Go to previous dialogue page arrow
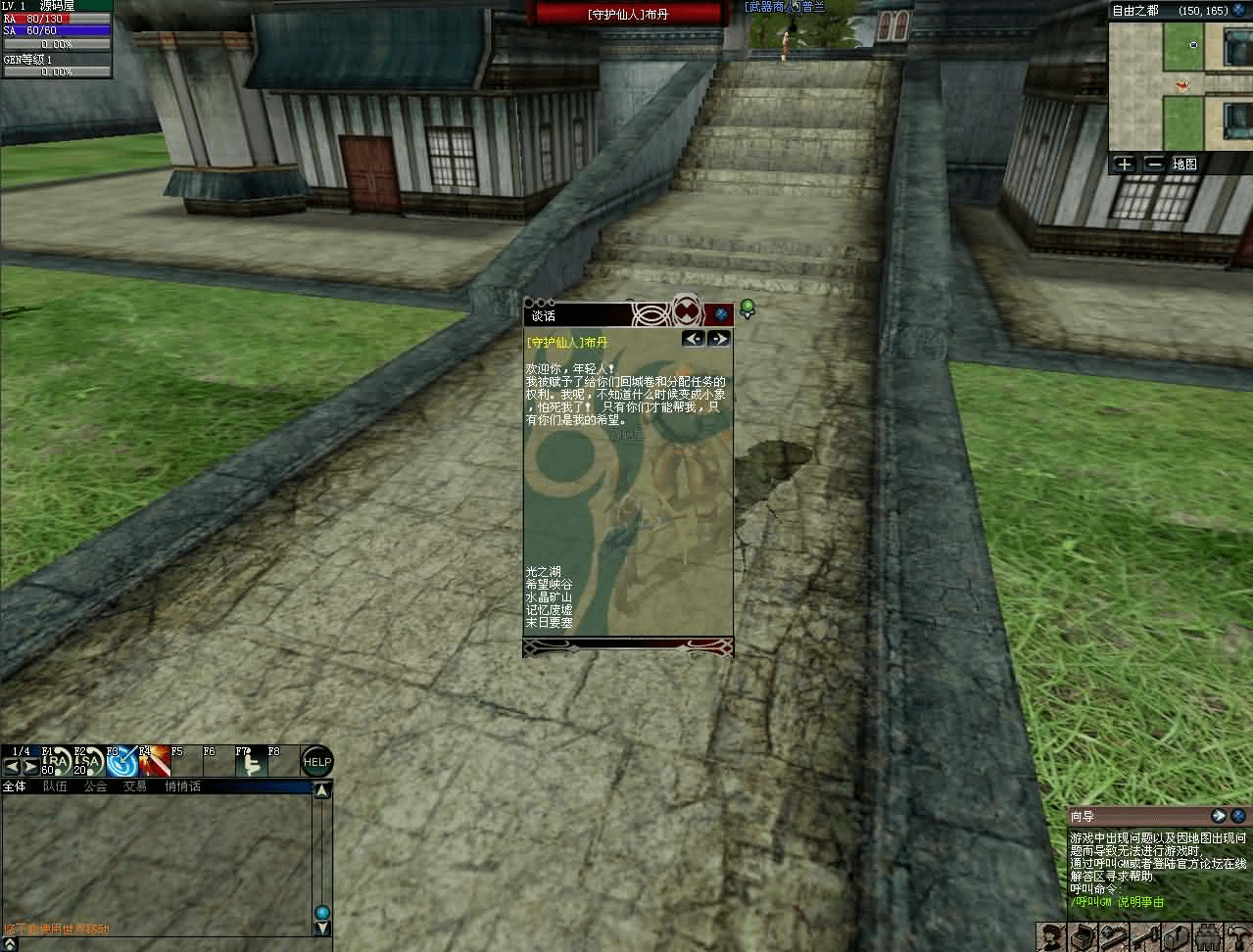Screen dimensions: 1253x952 694,338
